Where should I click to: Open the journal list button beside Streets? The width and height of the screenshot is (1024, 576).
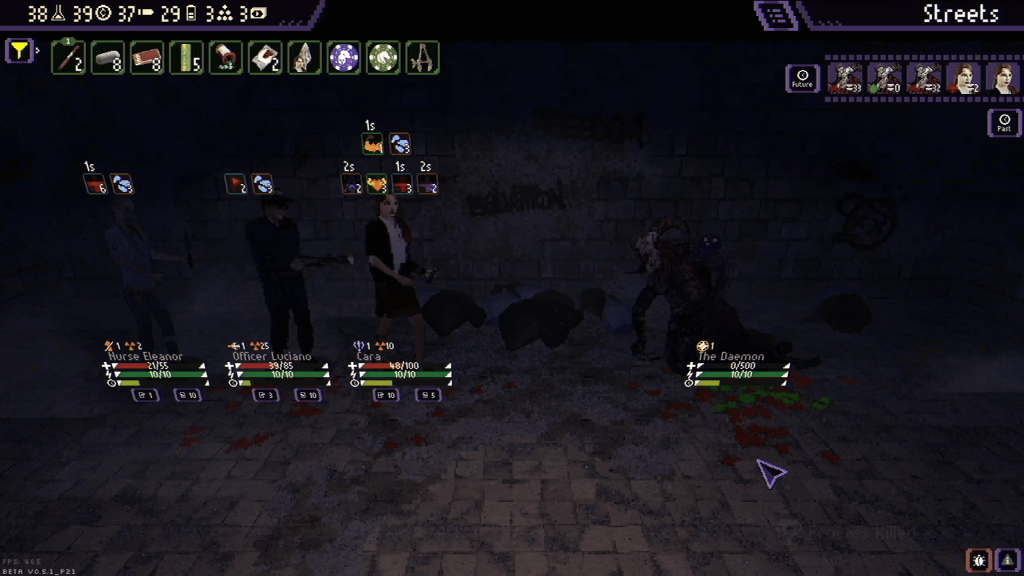[x=777, y=15]
